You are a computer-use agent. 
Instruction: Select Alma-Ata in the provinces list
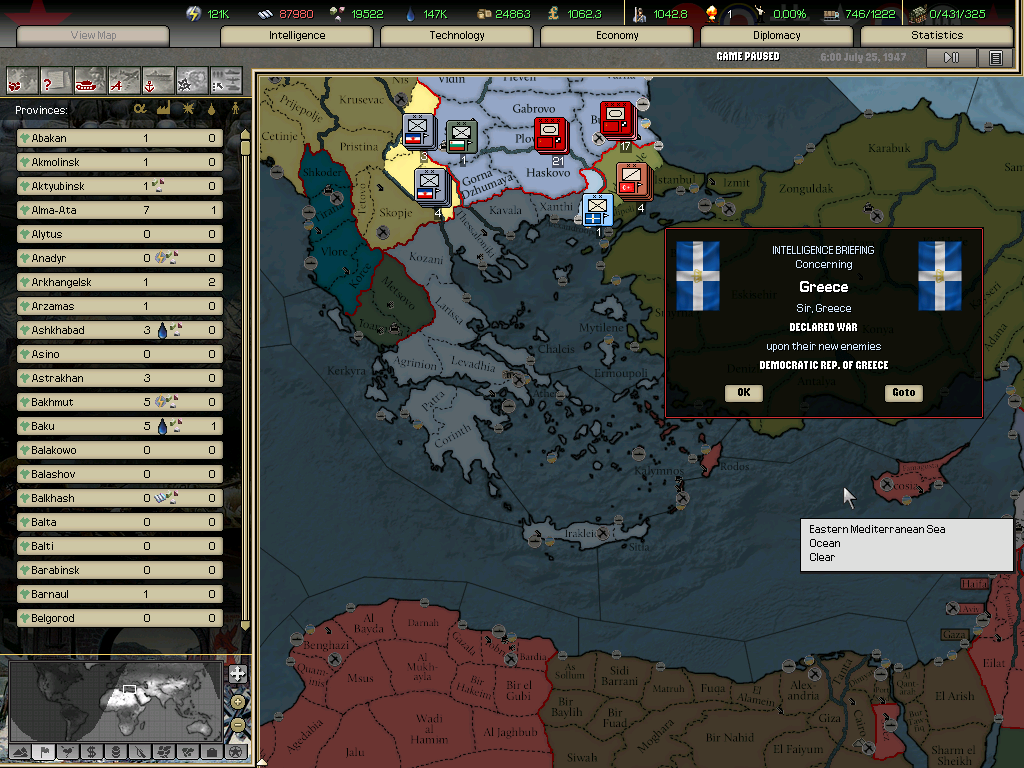[x=120, y=210]
